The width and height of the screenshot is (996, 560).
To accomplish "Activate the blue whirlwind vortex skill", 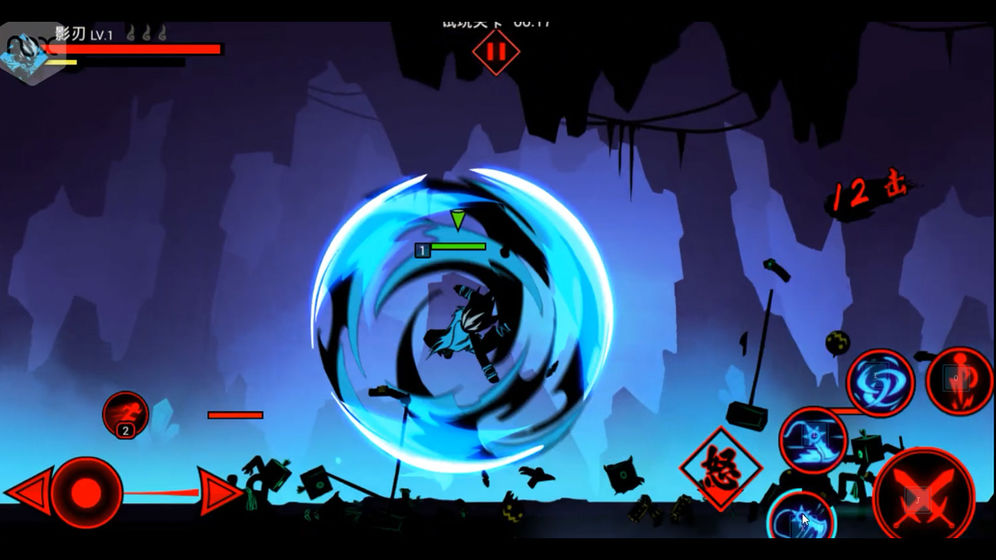I will [x=880, y=382].
